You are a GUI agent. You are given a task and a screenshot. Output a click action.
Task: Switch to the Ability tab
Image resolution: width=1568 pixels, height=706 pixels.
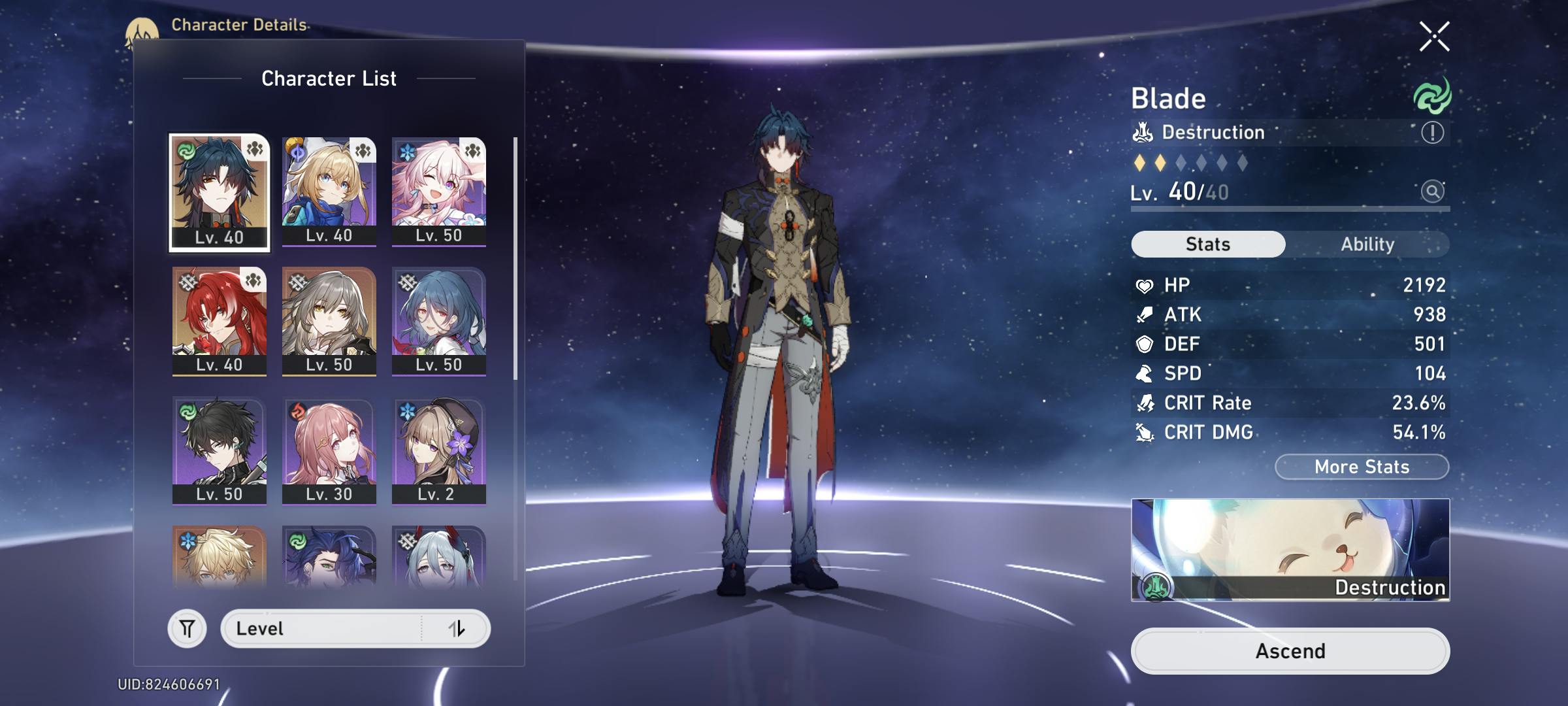point(1367,244)
